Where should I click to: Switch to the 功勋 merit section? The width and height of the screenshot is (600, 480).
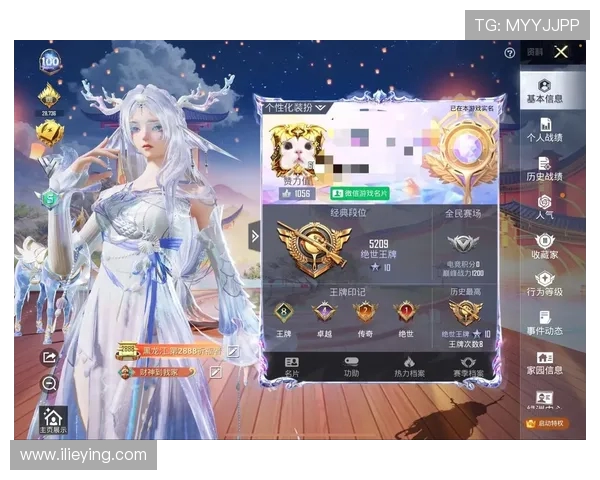pos(351,367)
